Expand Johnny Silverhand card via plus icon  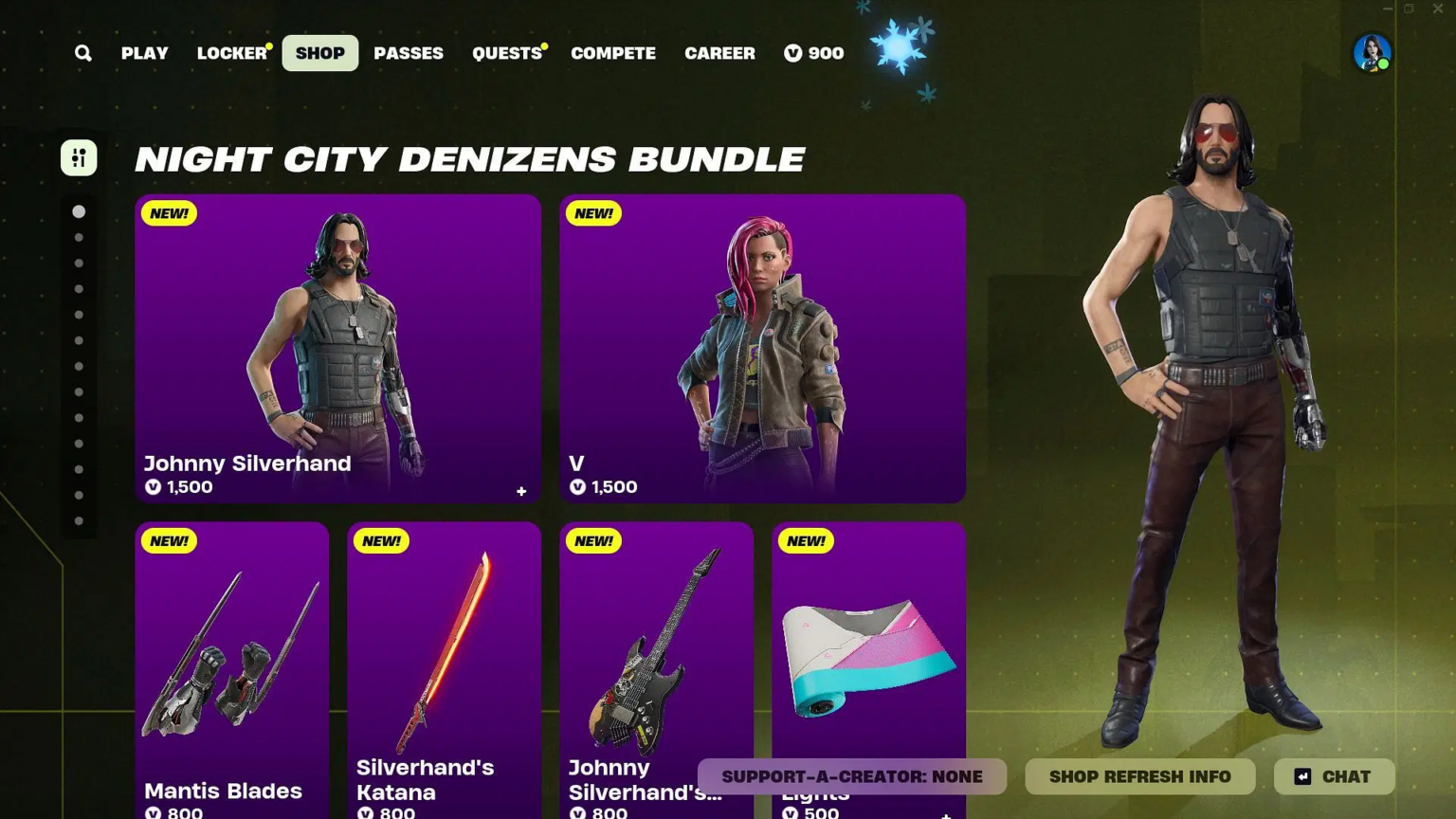pos(520,491)
